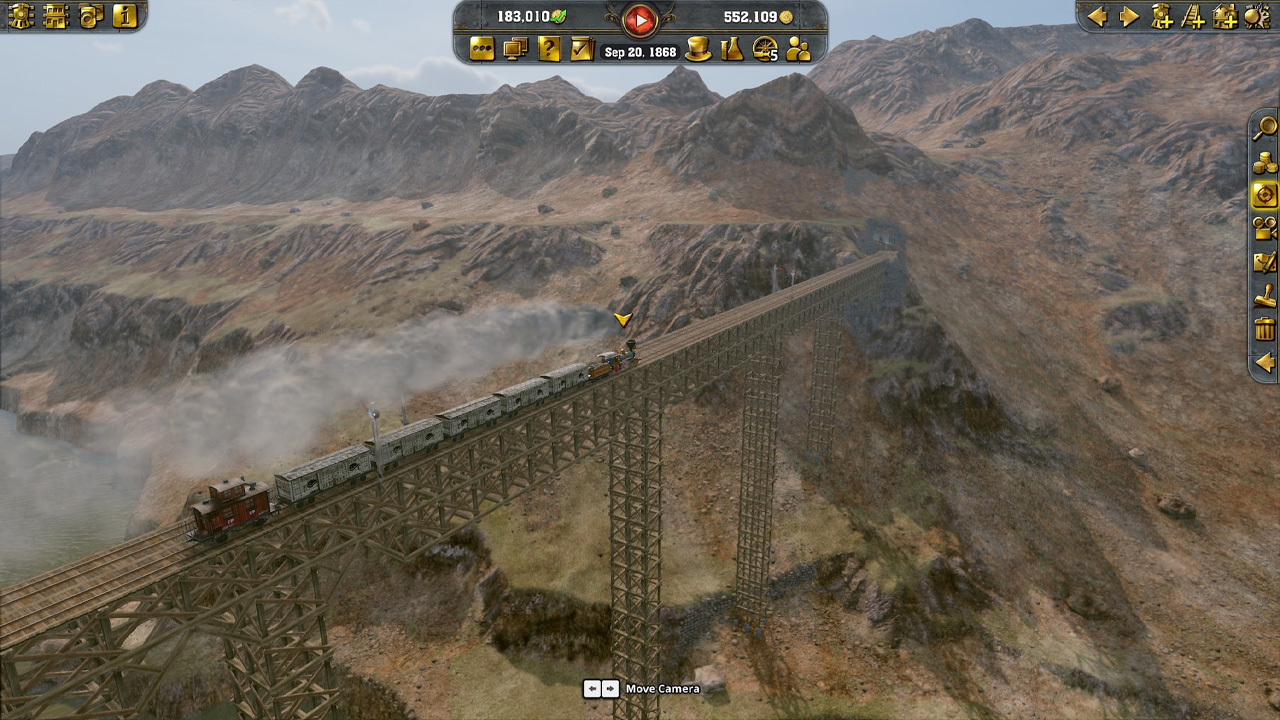Open the three-dots options menu
1280x720 pixels.
(483, 49)
